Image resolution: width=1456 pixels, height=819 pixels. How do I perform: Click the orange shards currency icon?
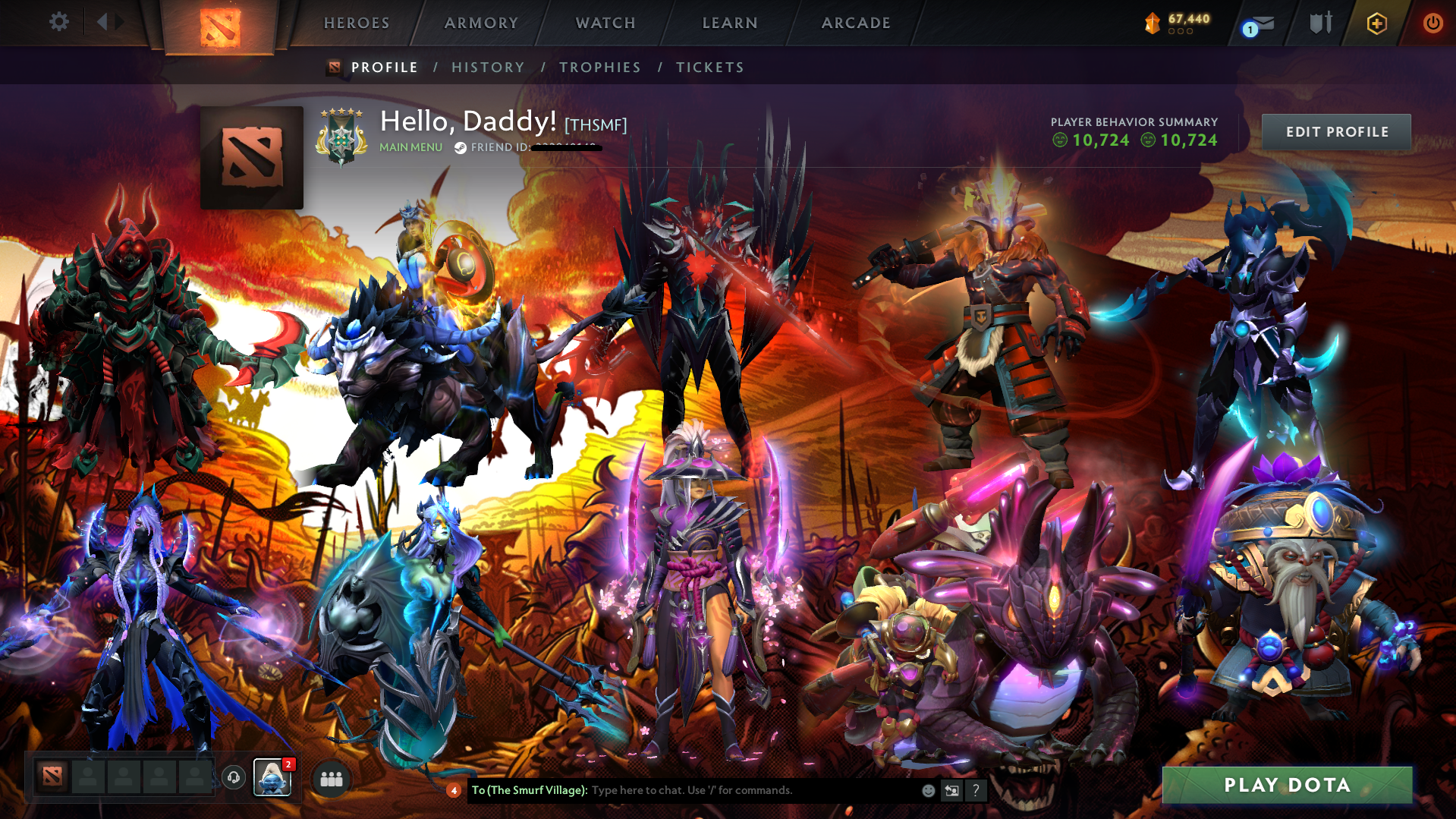(1152, 23)
